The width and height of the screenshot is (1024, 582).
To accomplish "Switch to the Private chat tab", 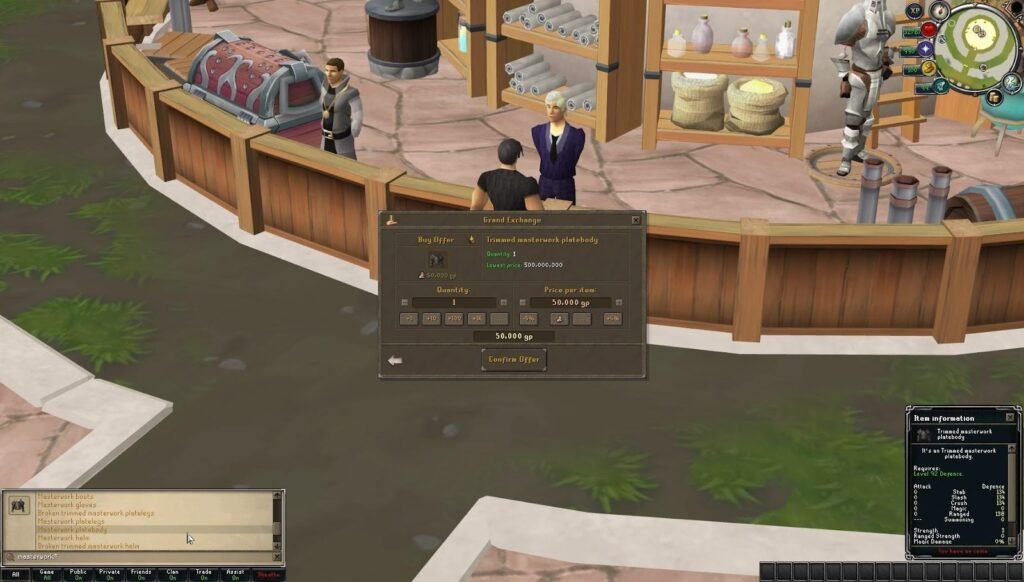I will (x=110, y=575).
